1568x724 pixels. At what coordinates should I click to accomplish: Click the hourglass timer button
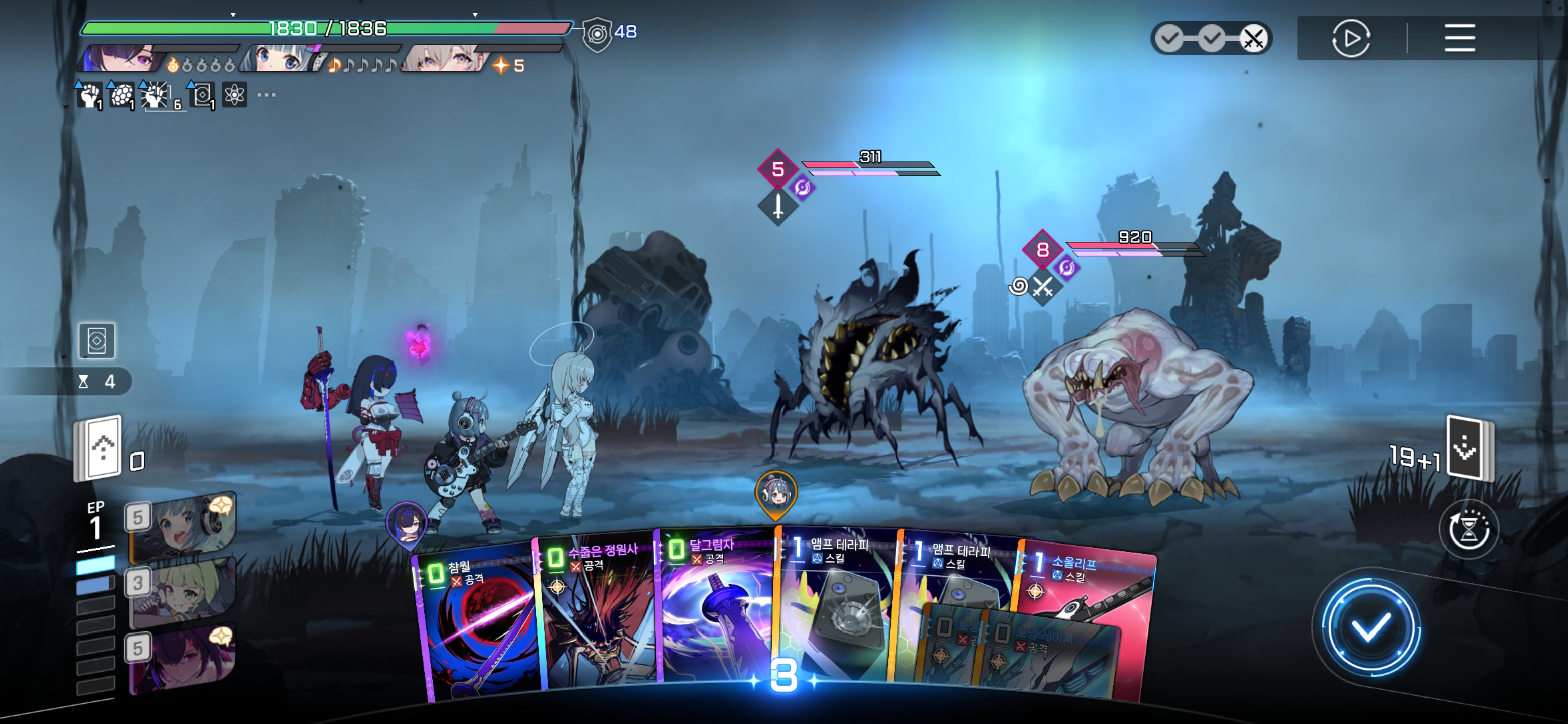(x=1468, y=530)
